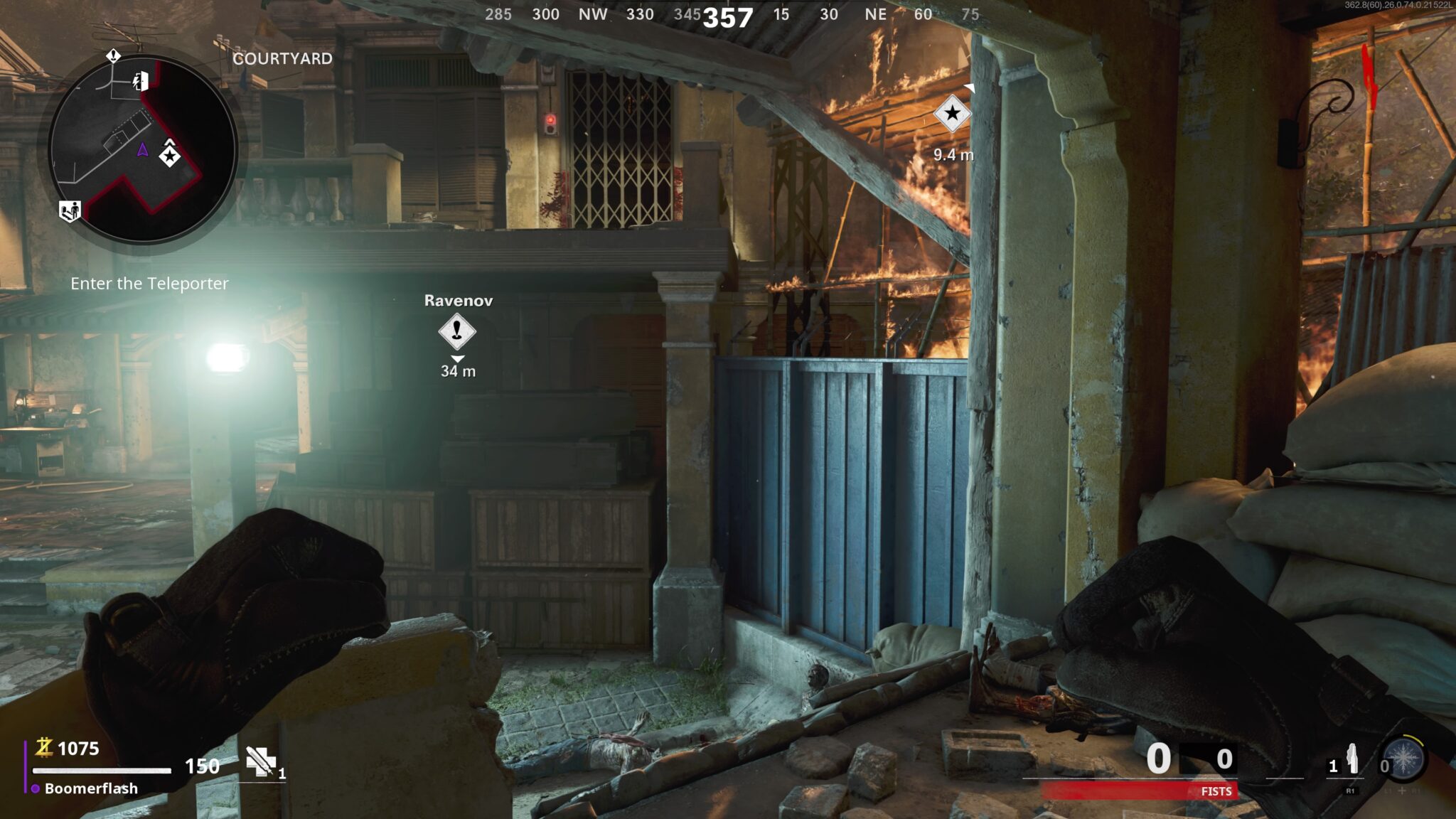Click the teleporter door icon on minimap

(x=141, y=81)
